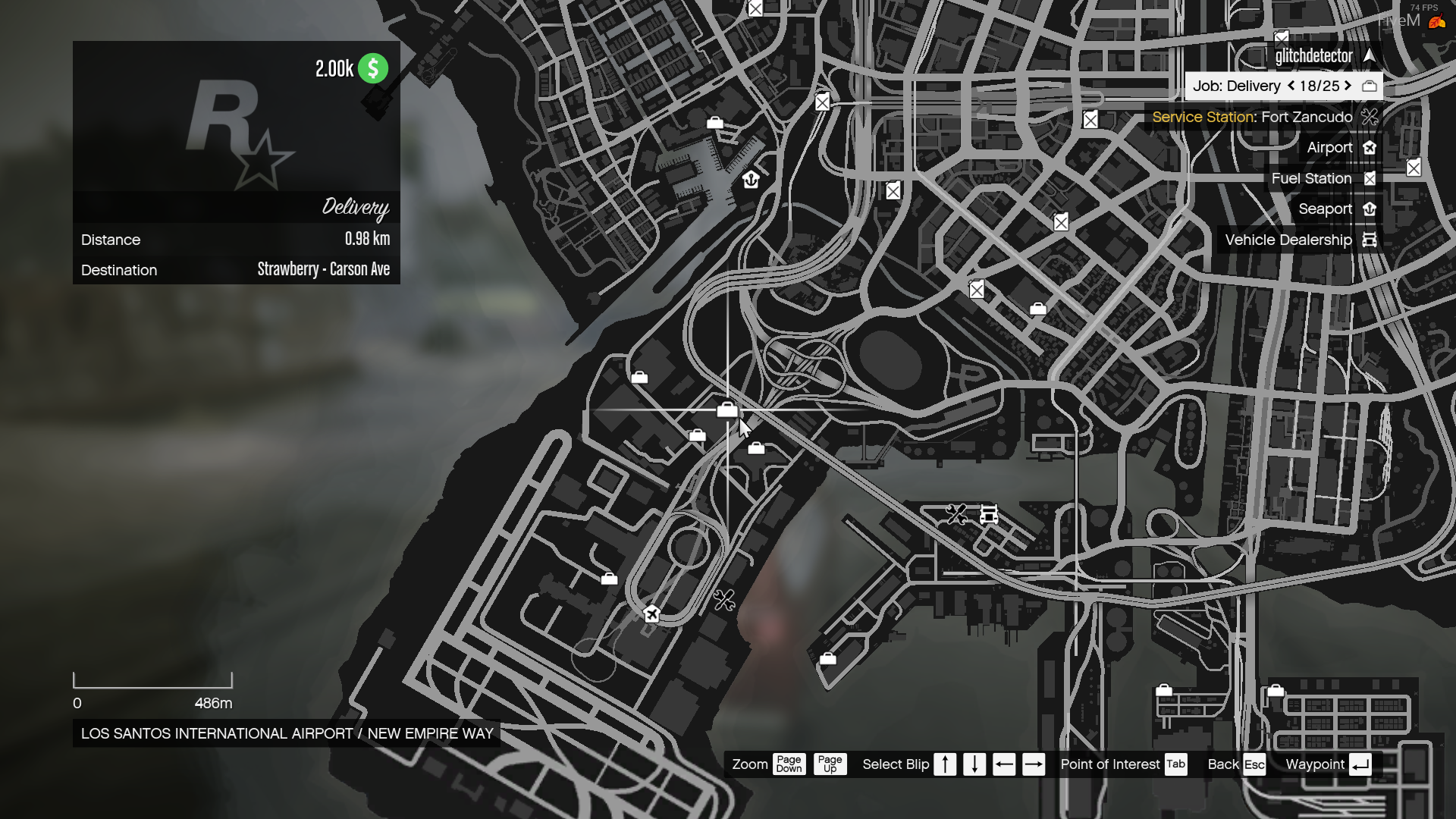Select the Vehicle Dealership legend entry
Viewport: 1456px width, 819px height.
[1288, 240]
